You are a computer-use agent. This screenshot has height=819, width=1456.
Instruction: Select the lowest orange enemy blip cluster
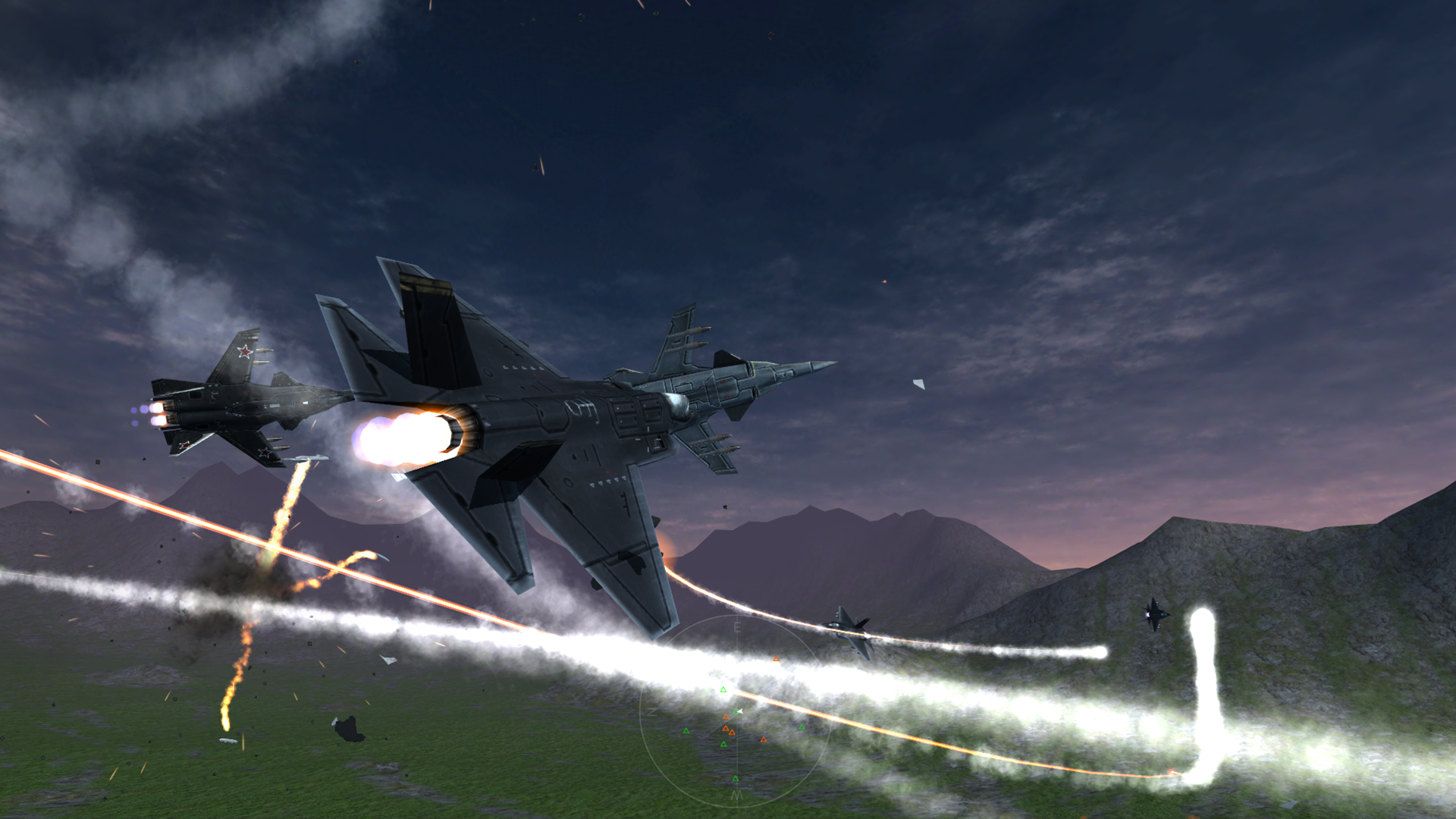tap(732, 732)
